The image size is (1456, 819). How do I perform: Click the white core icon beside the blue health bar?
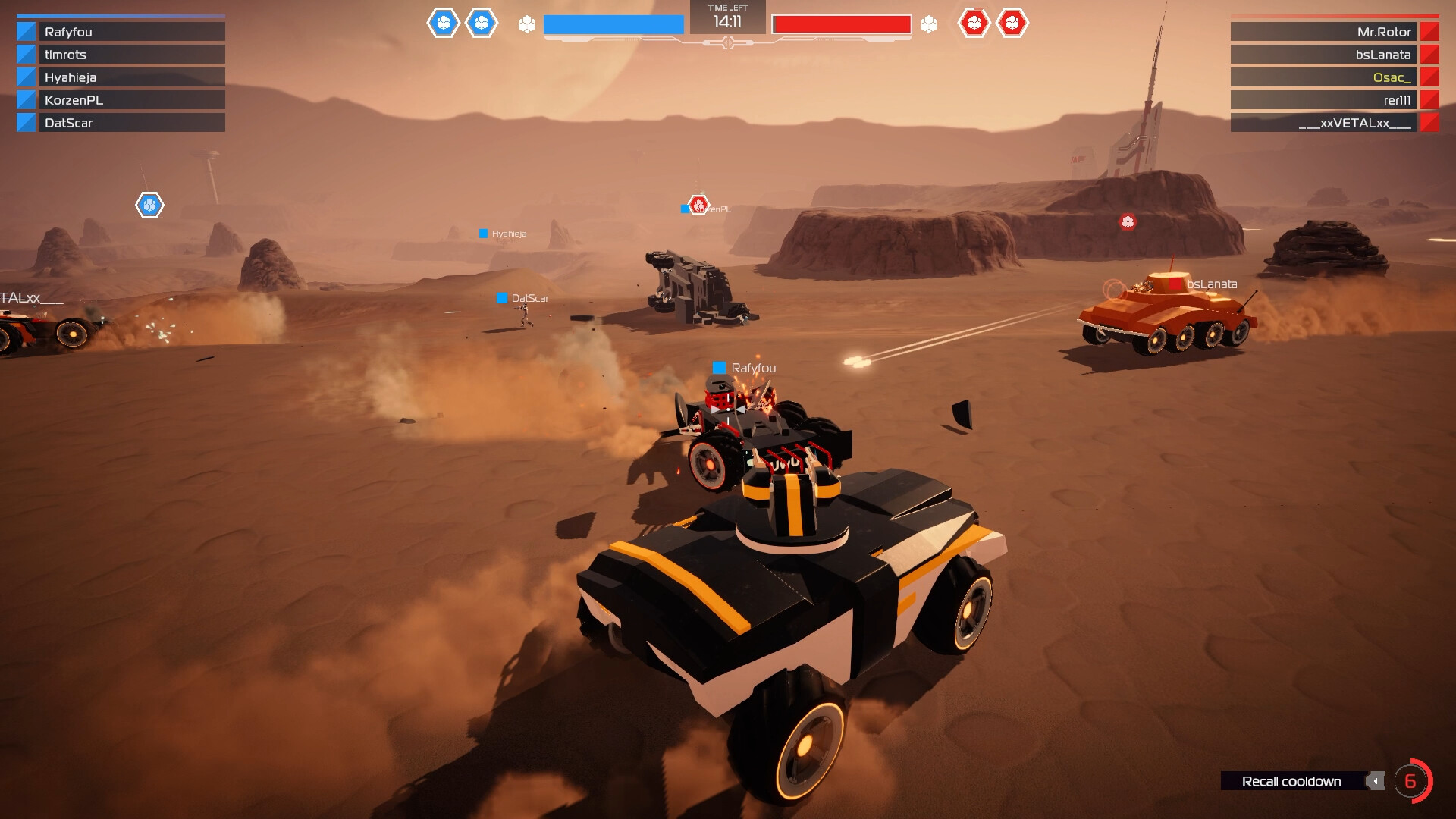coord(525,24)
